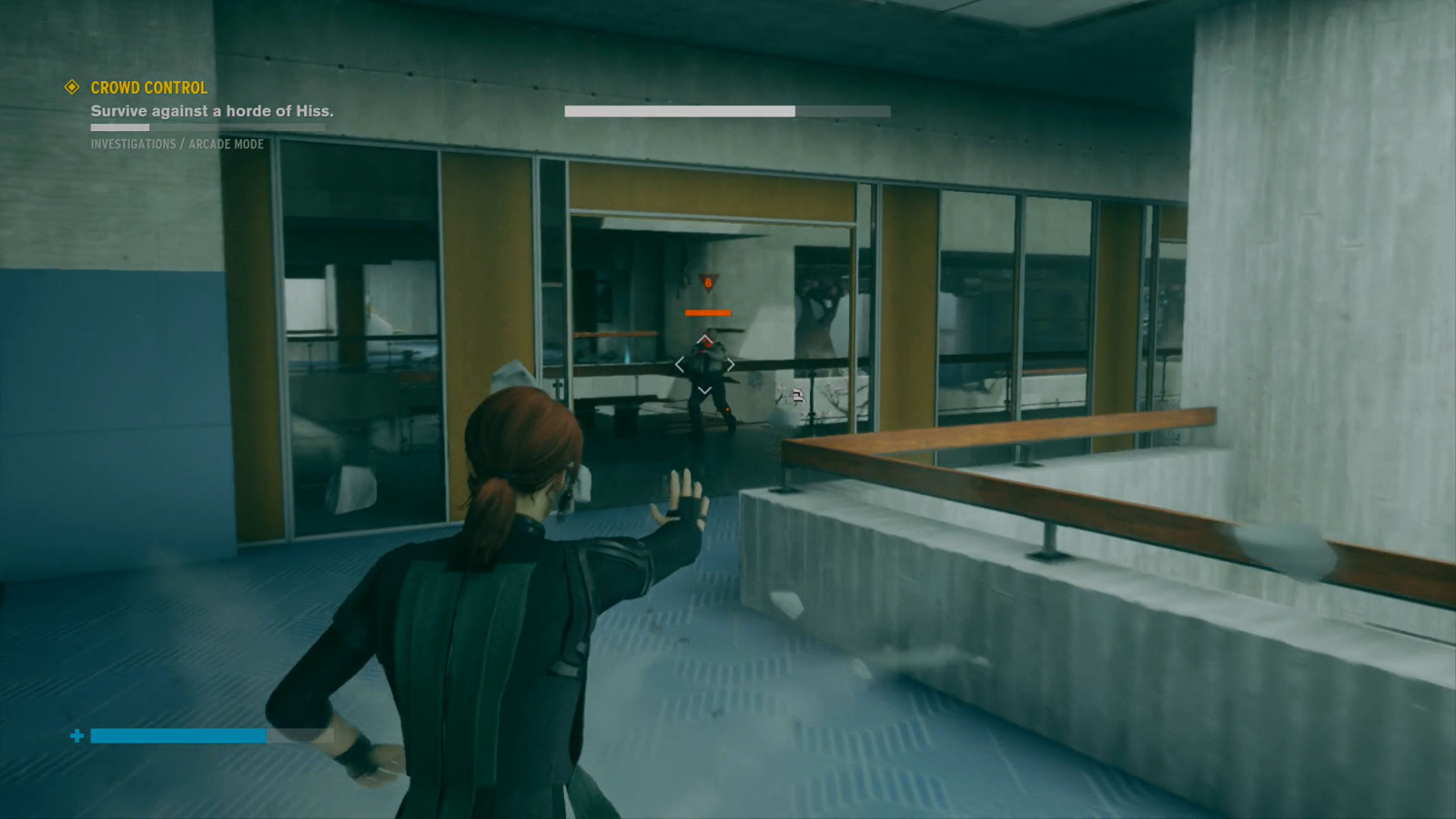Expand the CROWD CONTROL objective details
Viewport: 1456px width, 819px height.
tap(147, 88)
